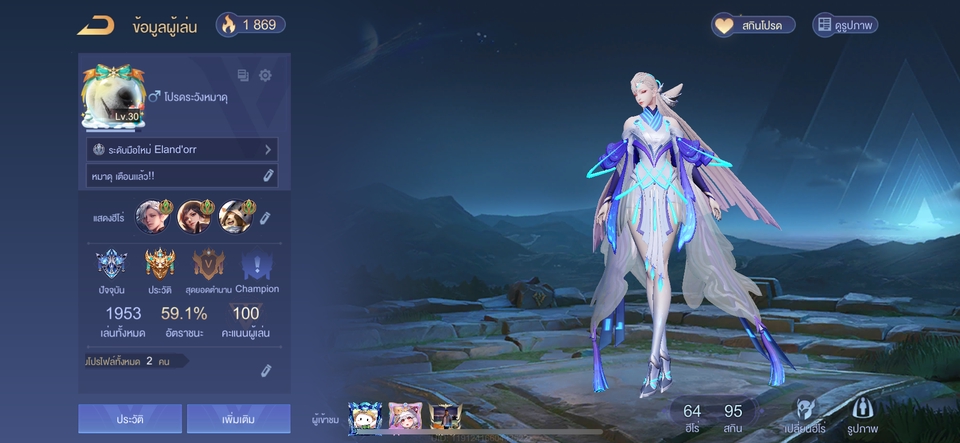Select the pink-haired visitor avatar
The image size is (960, 443).
[x=403, y=418]
